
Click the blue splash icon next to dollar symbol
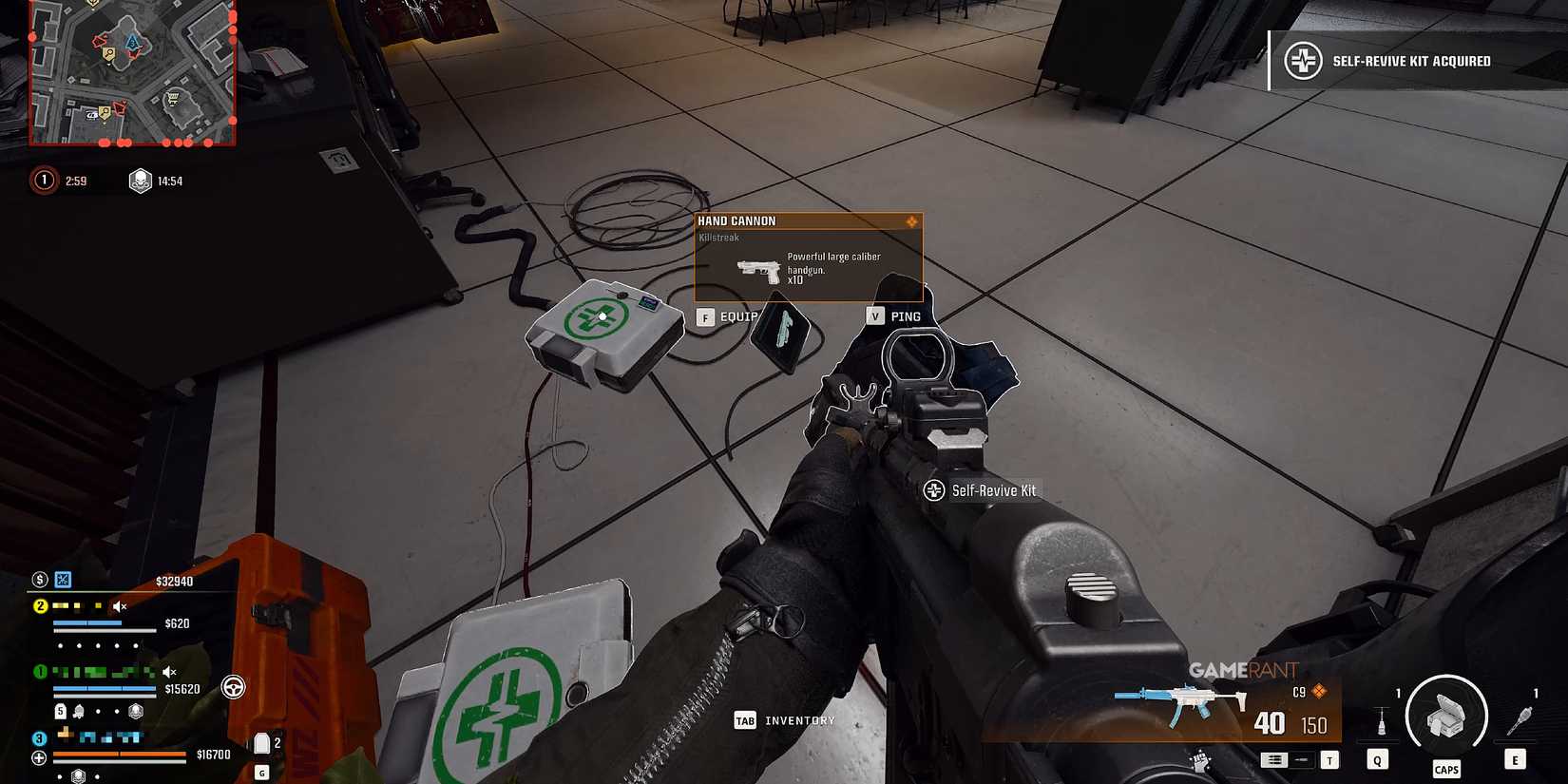point(63,580)
